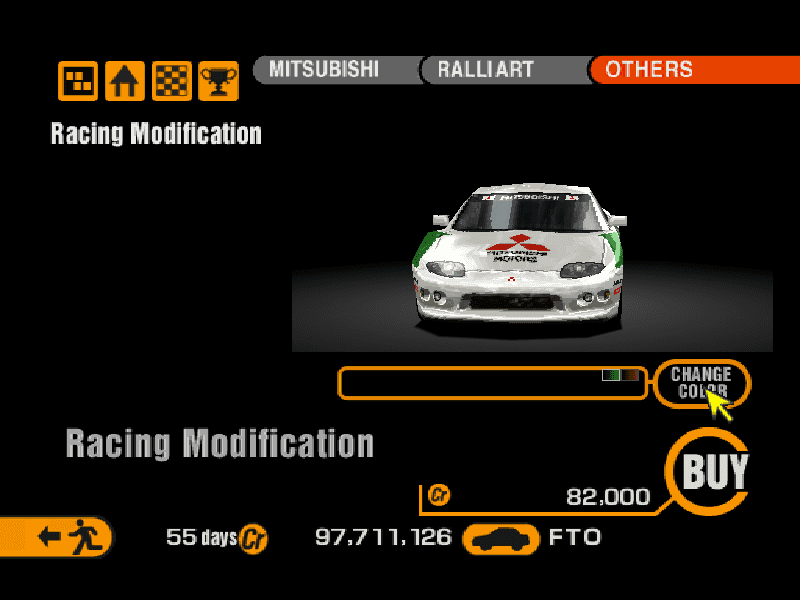Select the CHANGE COLOR button

[x=701, y=382]
